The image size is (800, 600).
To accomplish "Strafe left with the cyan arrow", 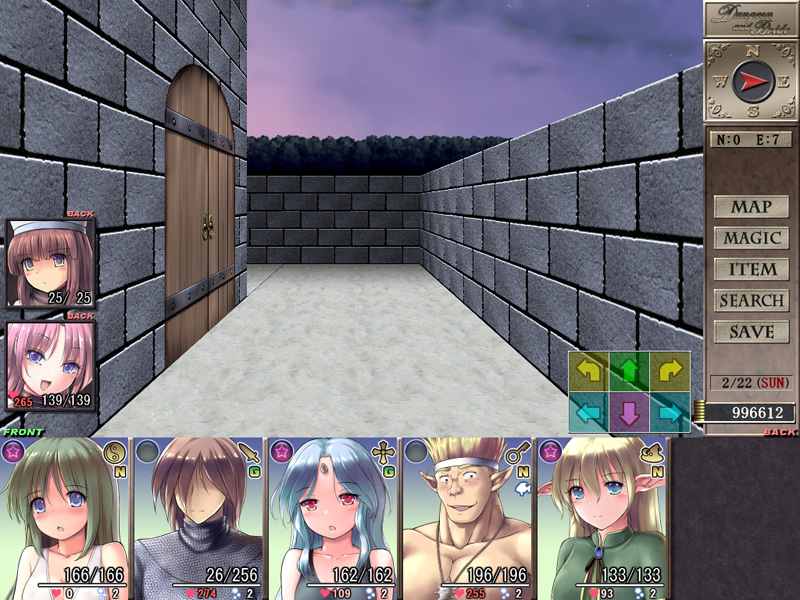I will pos(588,412).
